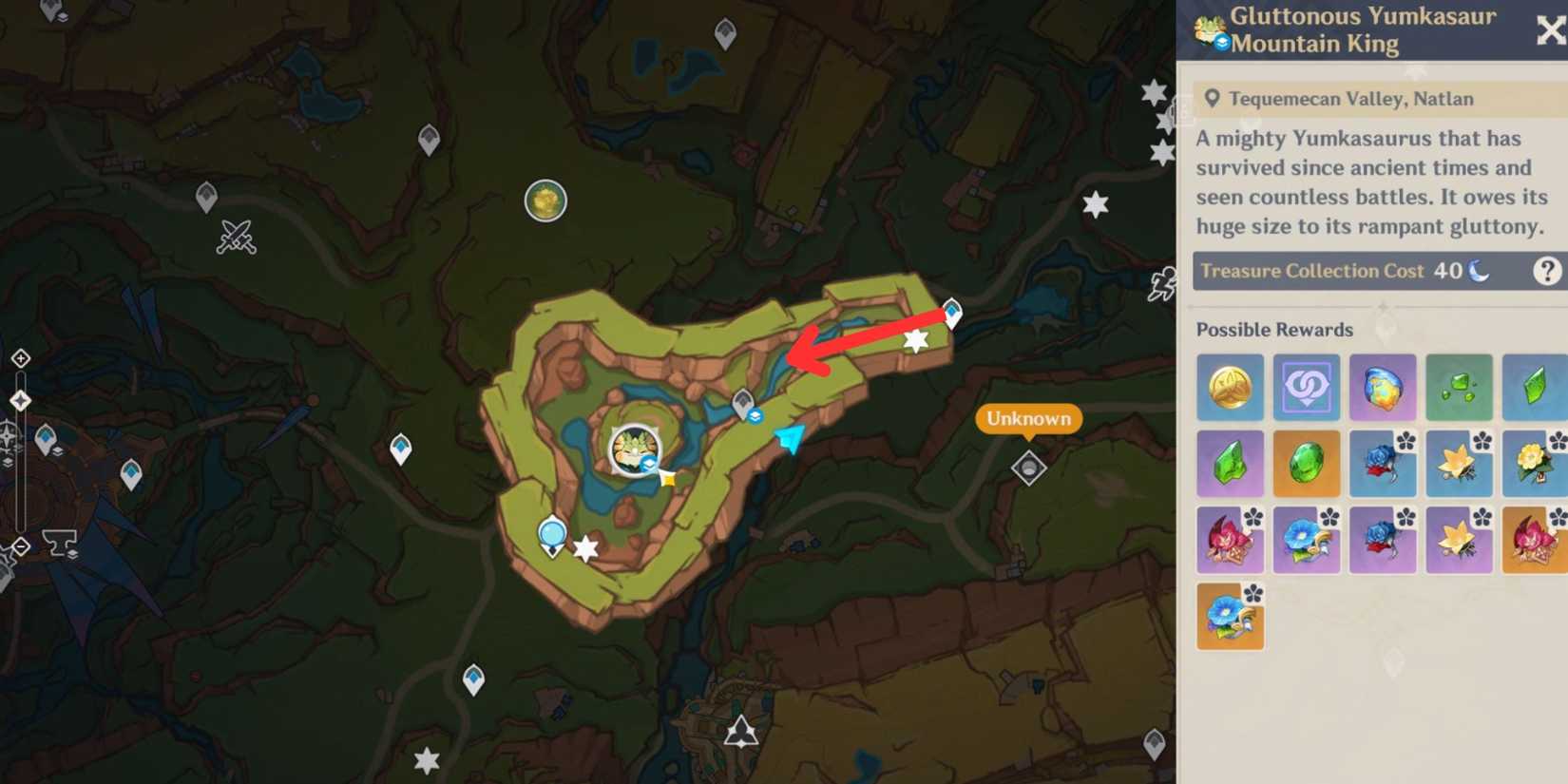Click the Unknown location banner on the map
Viewport: 1568px width, 784px height.
click(1029, 418)
